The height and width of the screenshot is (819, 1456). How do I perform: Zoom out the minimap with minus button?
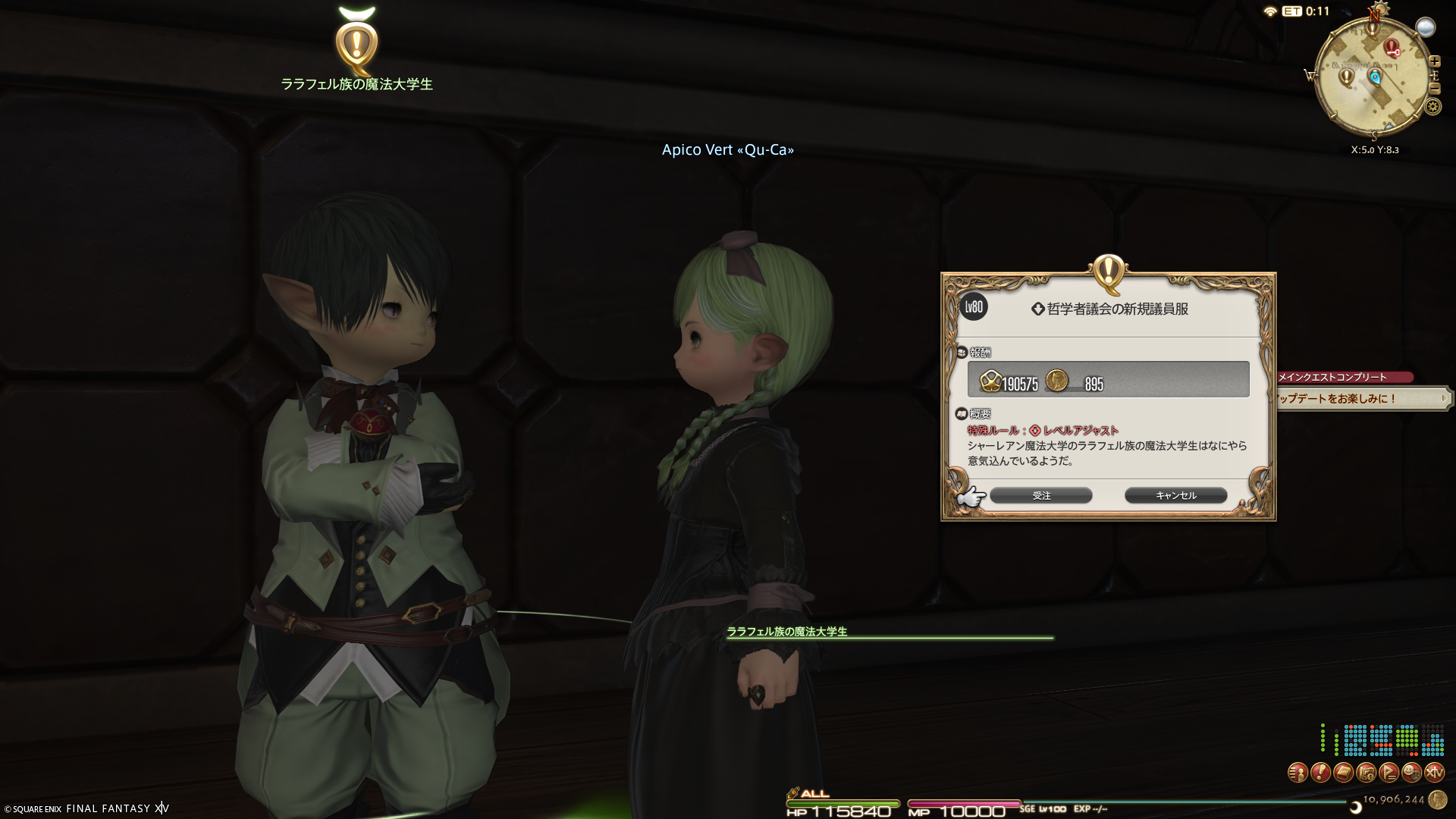(1435, 89)
